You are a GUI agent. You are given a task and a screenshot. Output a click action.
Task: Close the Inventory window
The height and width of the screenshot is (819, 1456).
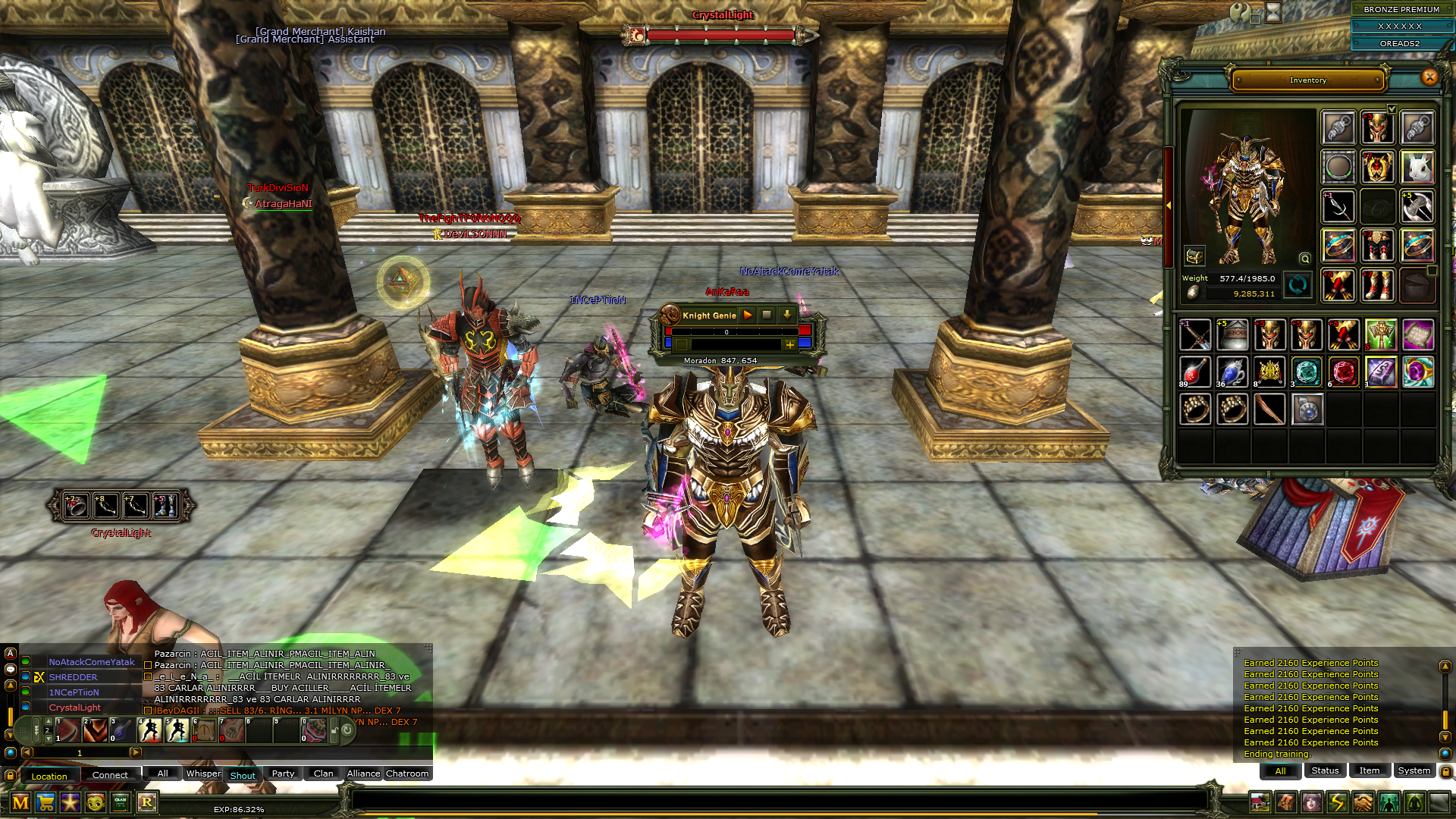pos(1429,77)
